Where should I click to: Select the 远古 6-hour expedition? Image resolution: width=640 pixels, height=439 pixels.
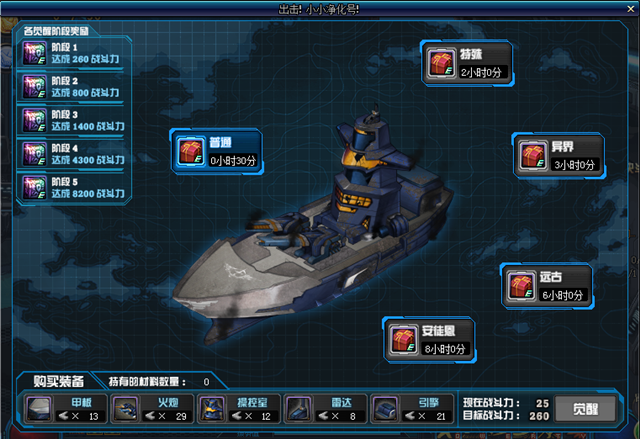click(x=546, y=287)
